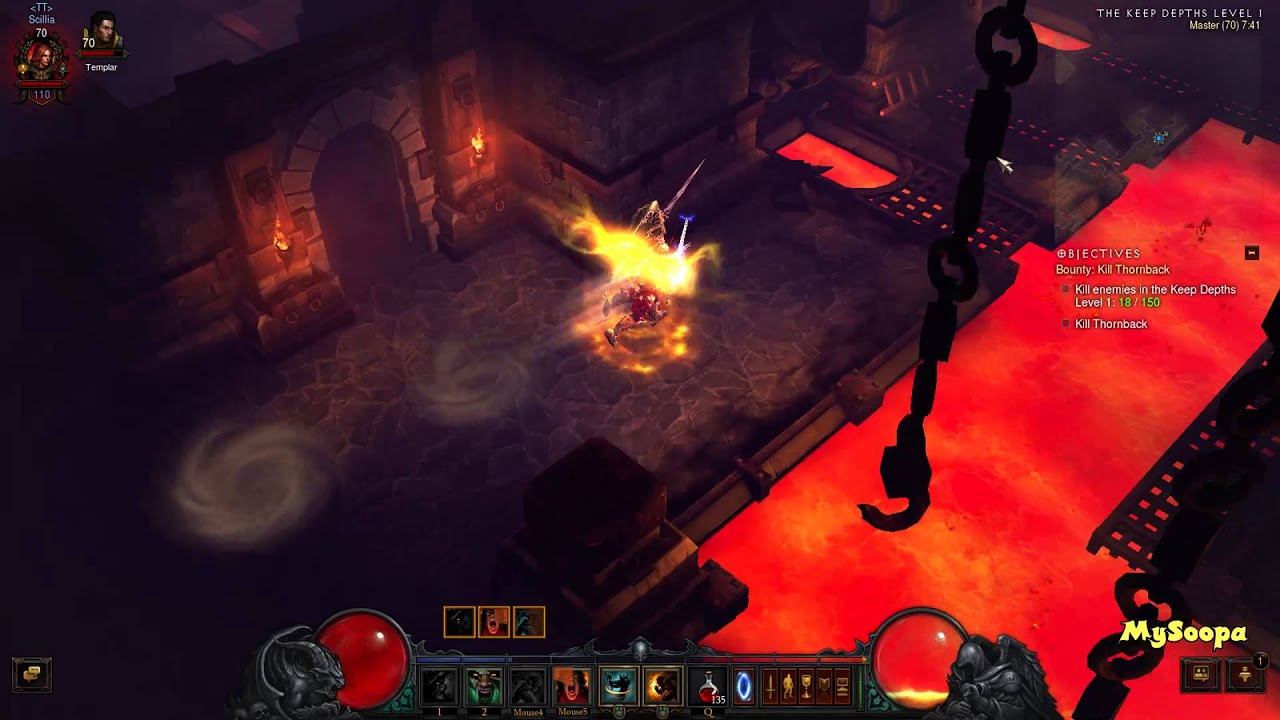Viewport: 1280px width, 720px height.
Task: Click the screaming face buff icon
Action: pyautogui.click(x=494, y=622)
